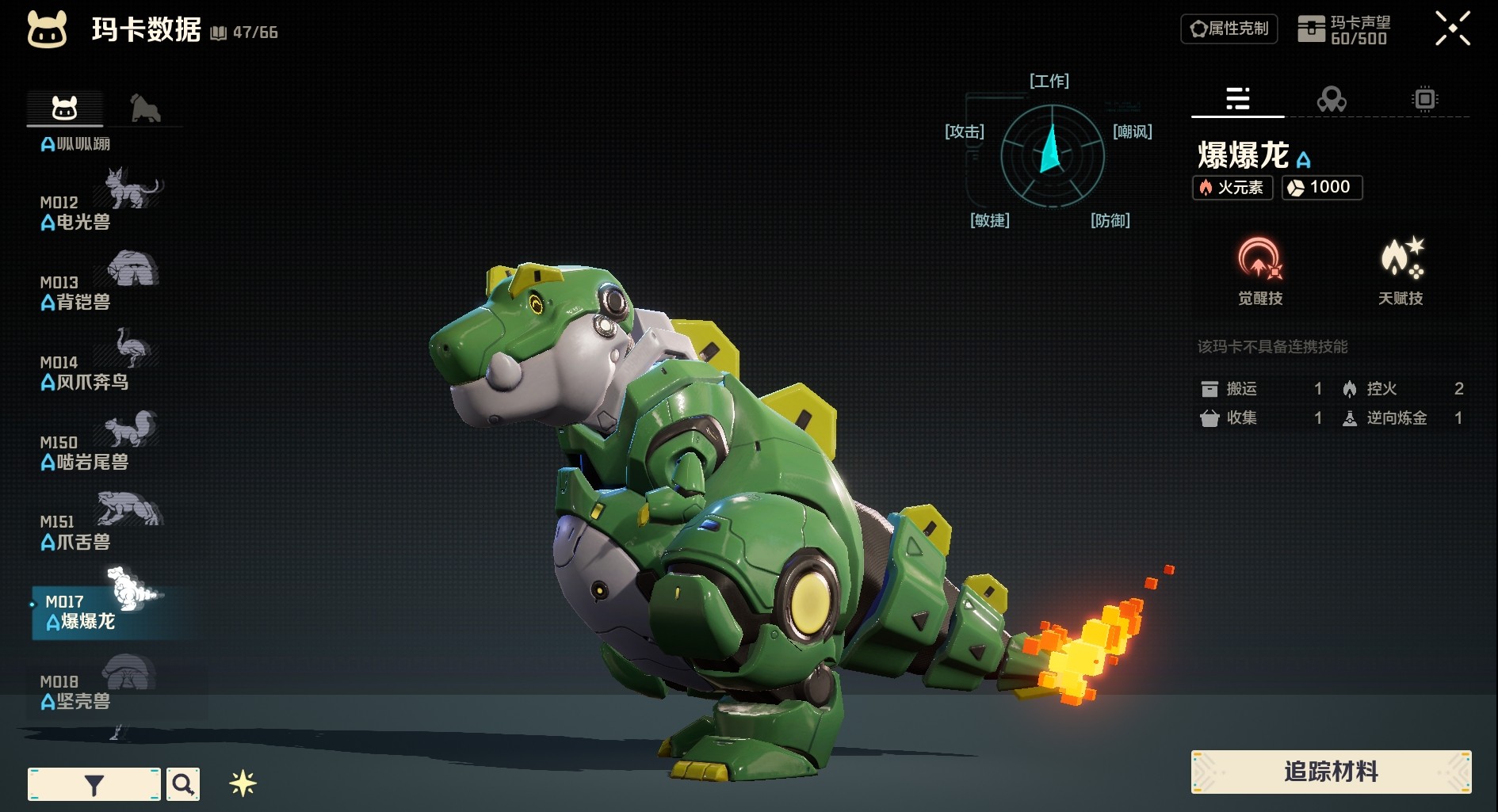This screenshot has height=812, width=1498.
Task: Close the Maka data screen
Action: pos(1452,29)
